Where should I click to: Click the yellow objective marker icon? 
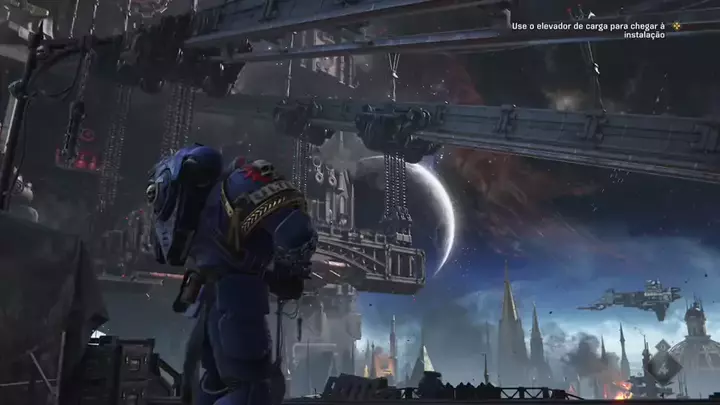tap(677, 25)
